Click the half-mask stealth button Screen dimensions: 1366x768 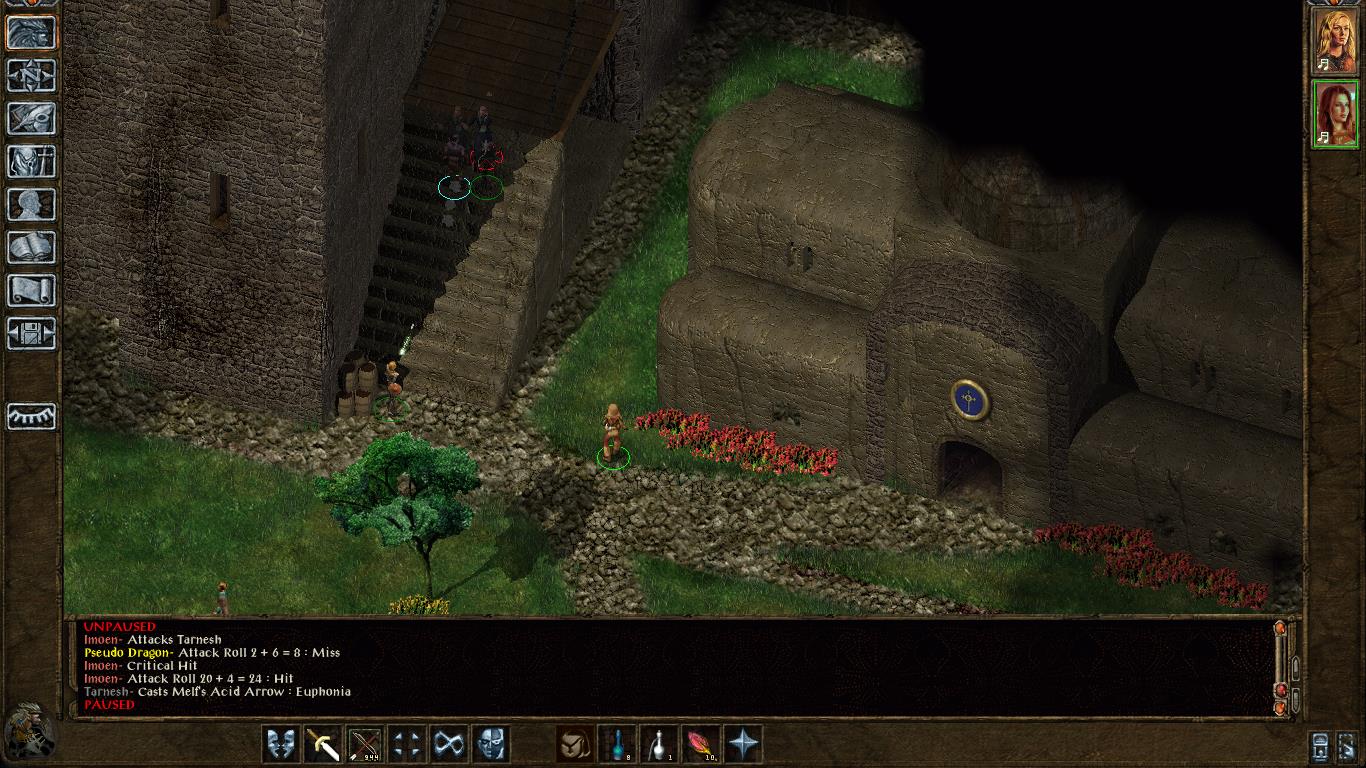point(491,744)
